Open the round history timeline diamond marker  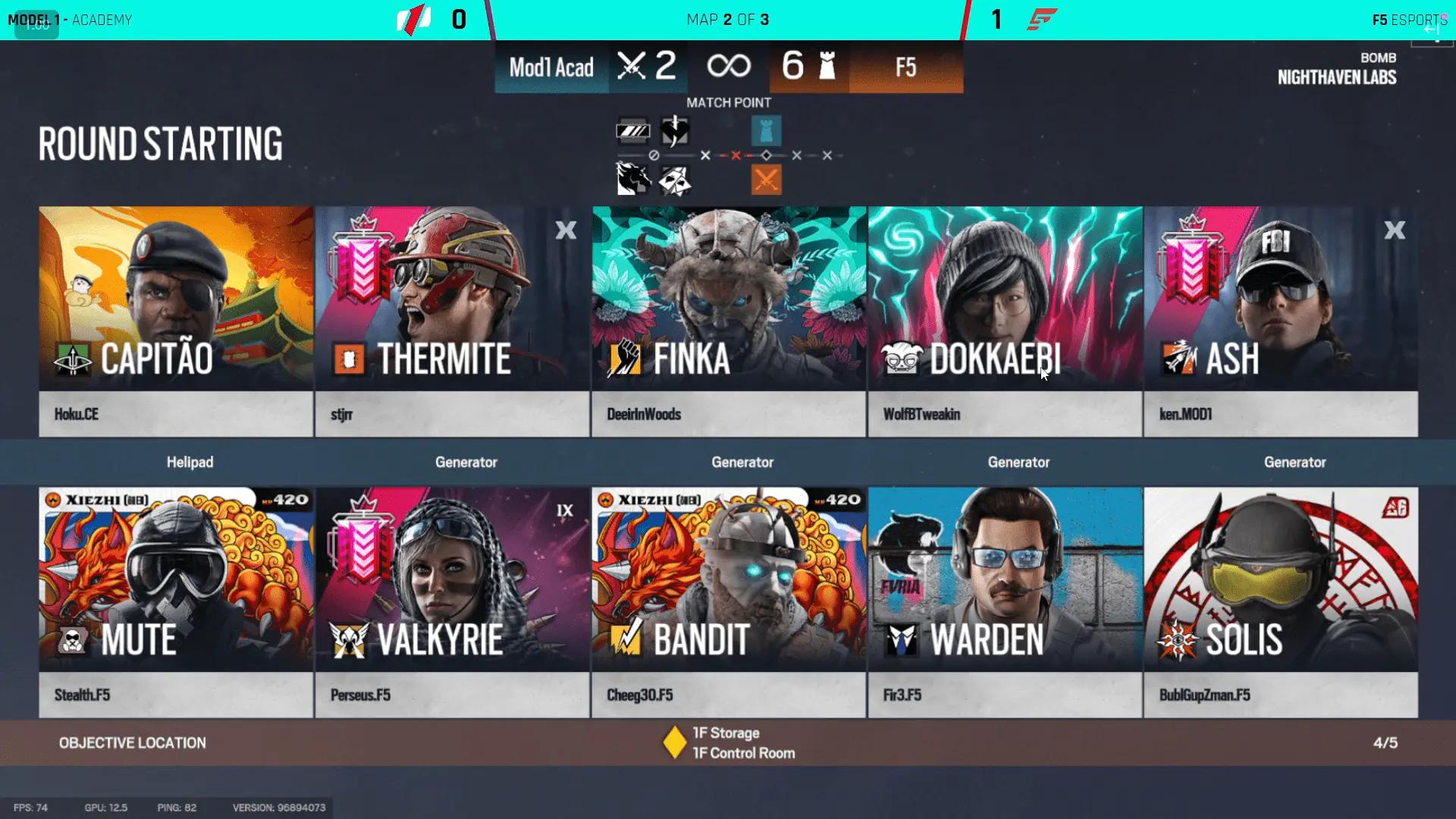pos(766,154)
